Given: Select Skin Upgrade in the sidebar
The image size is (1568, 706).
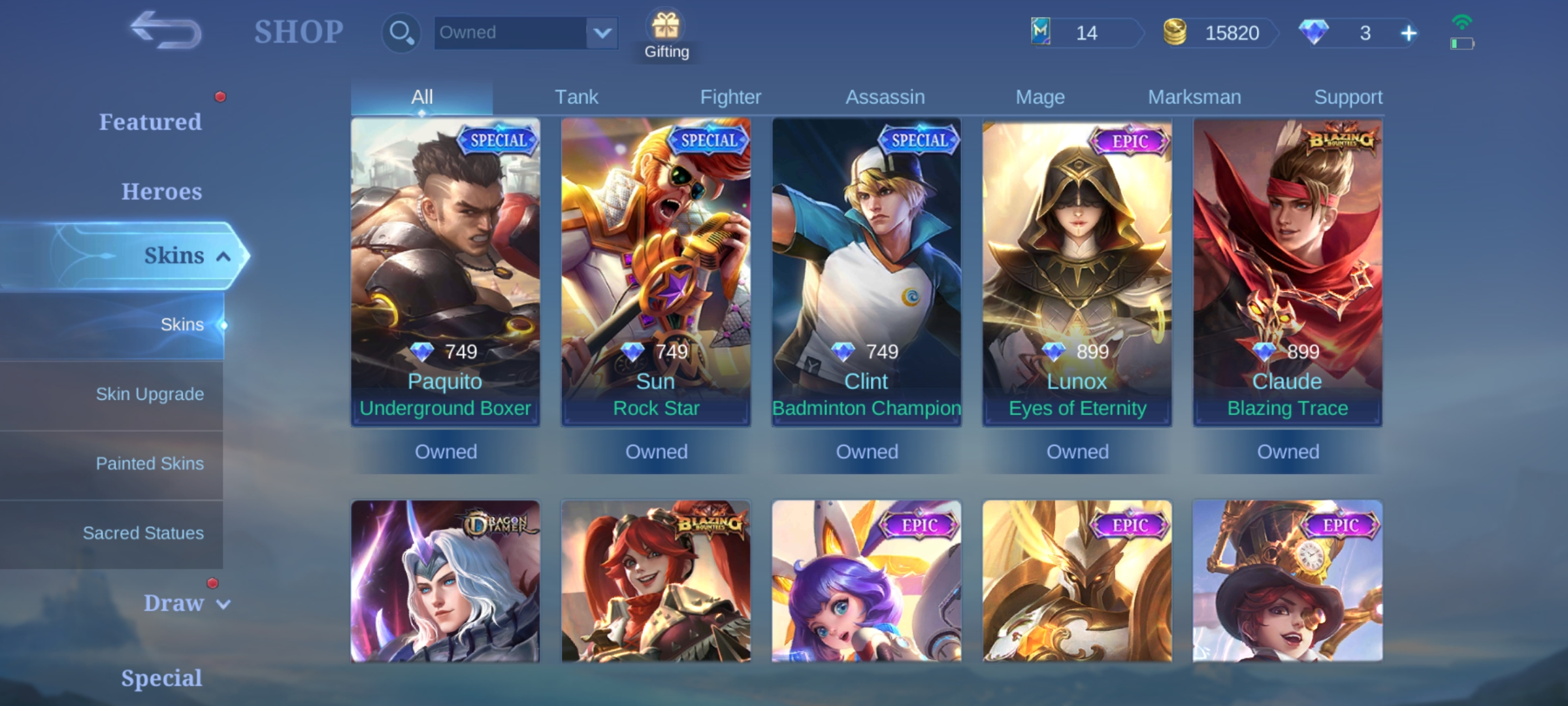Looking at the screenshot, I should click(150, 394).
